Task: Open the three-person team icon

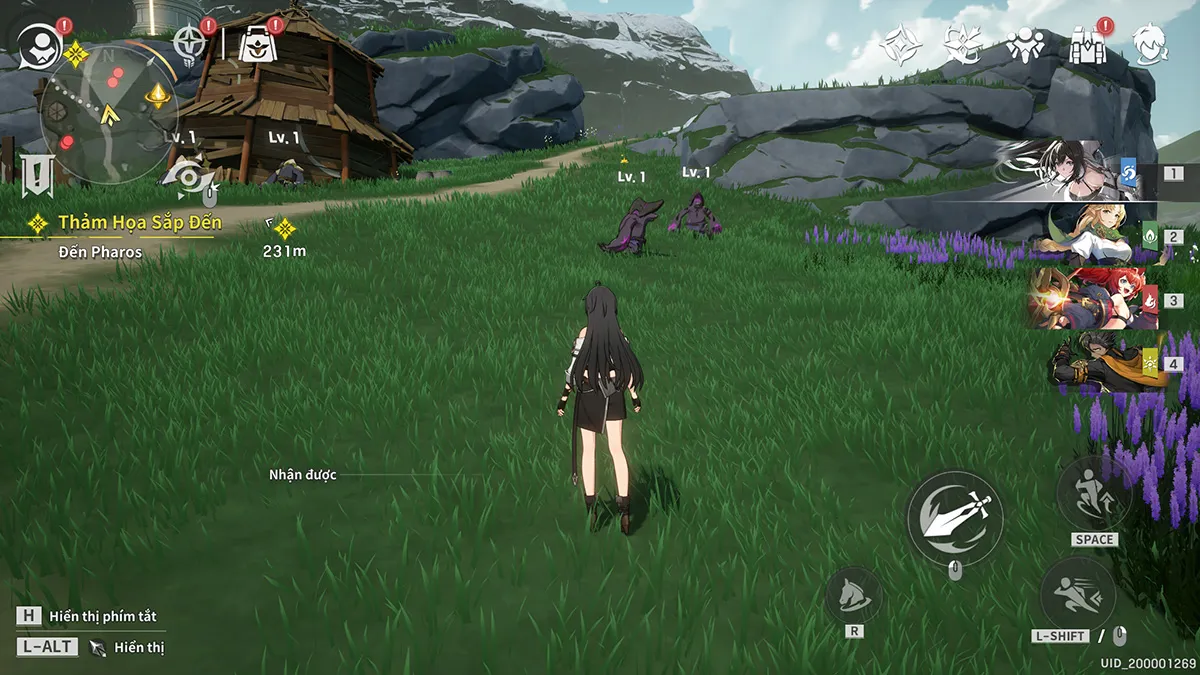Action: point(1025,44)
